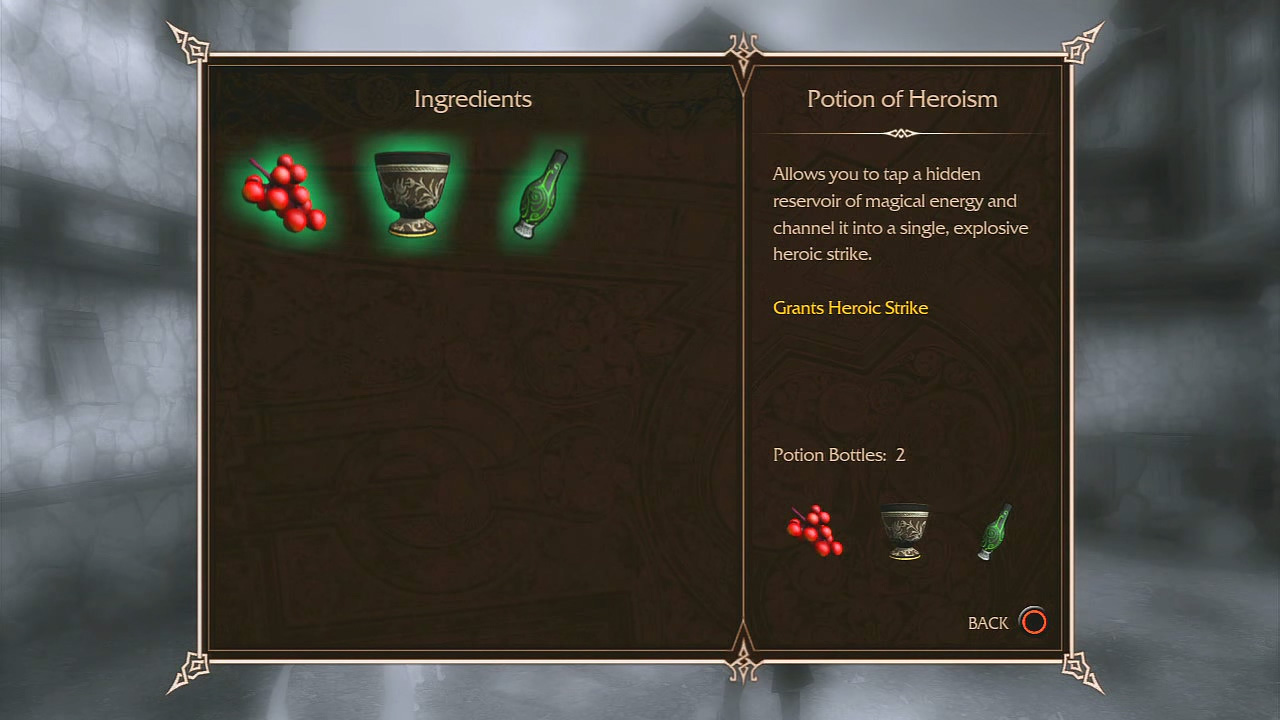Choose the large glowing chalice ingredient
This screenshot has height=720, width=1280.
[411, 193]
